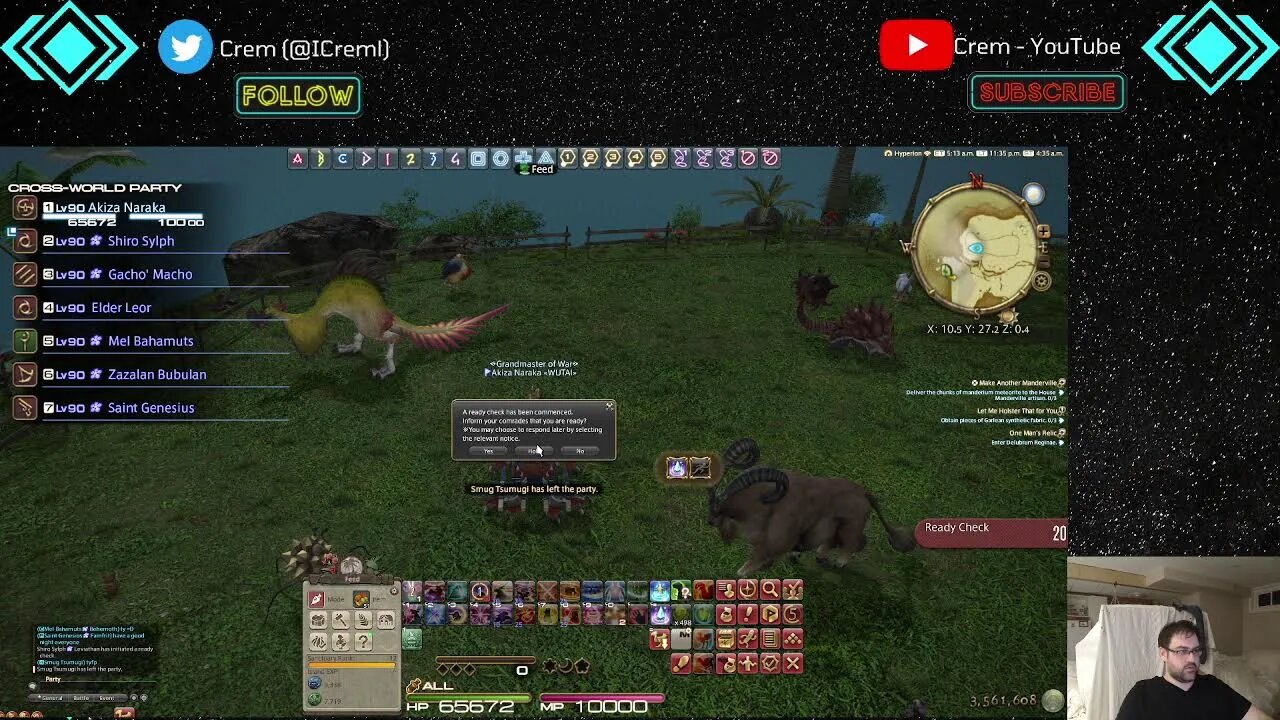Open the help question mark in the sanctuary panel

click(x=363, y=642)
